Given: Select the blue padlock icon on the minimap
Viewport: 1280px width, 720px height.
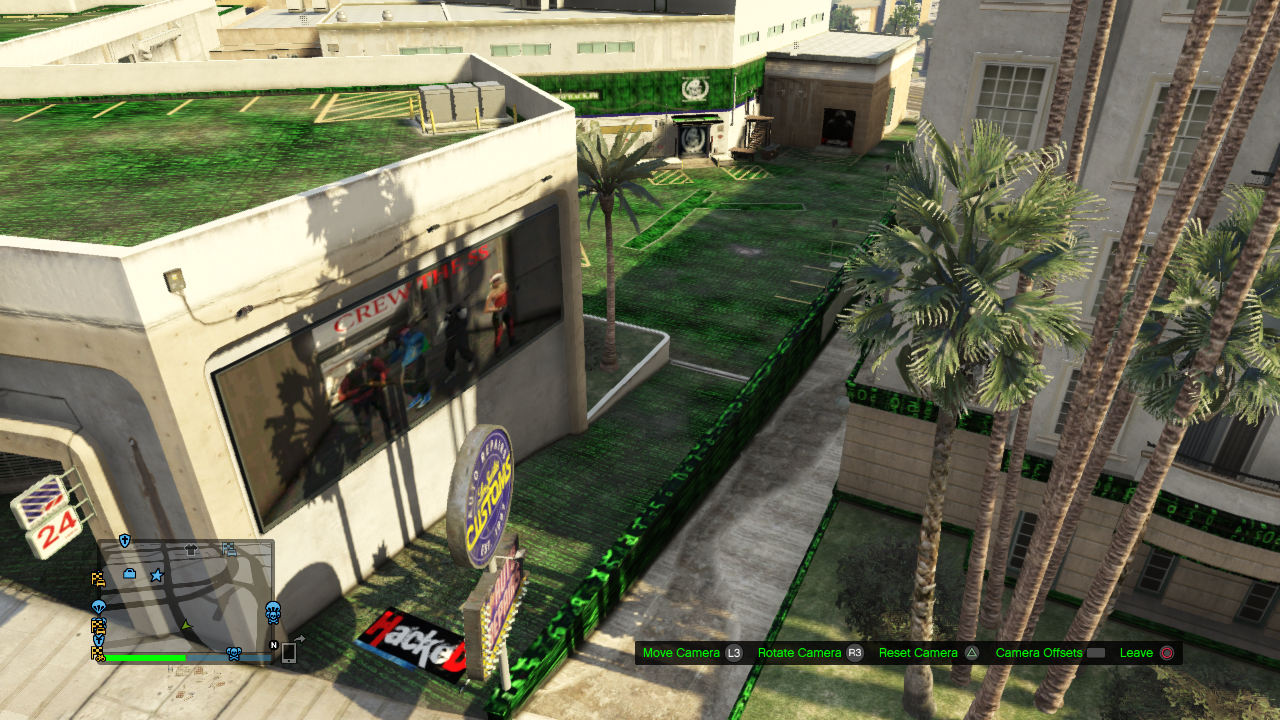Looking at the screenshot, I should [129, 574].
